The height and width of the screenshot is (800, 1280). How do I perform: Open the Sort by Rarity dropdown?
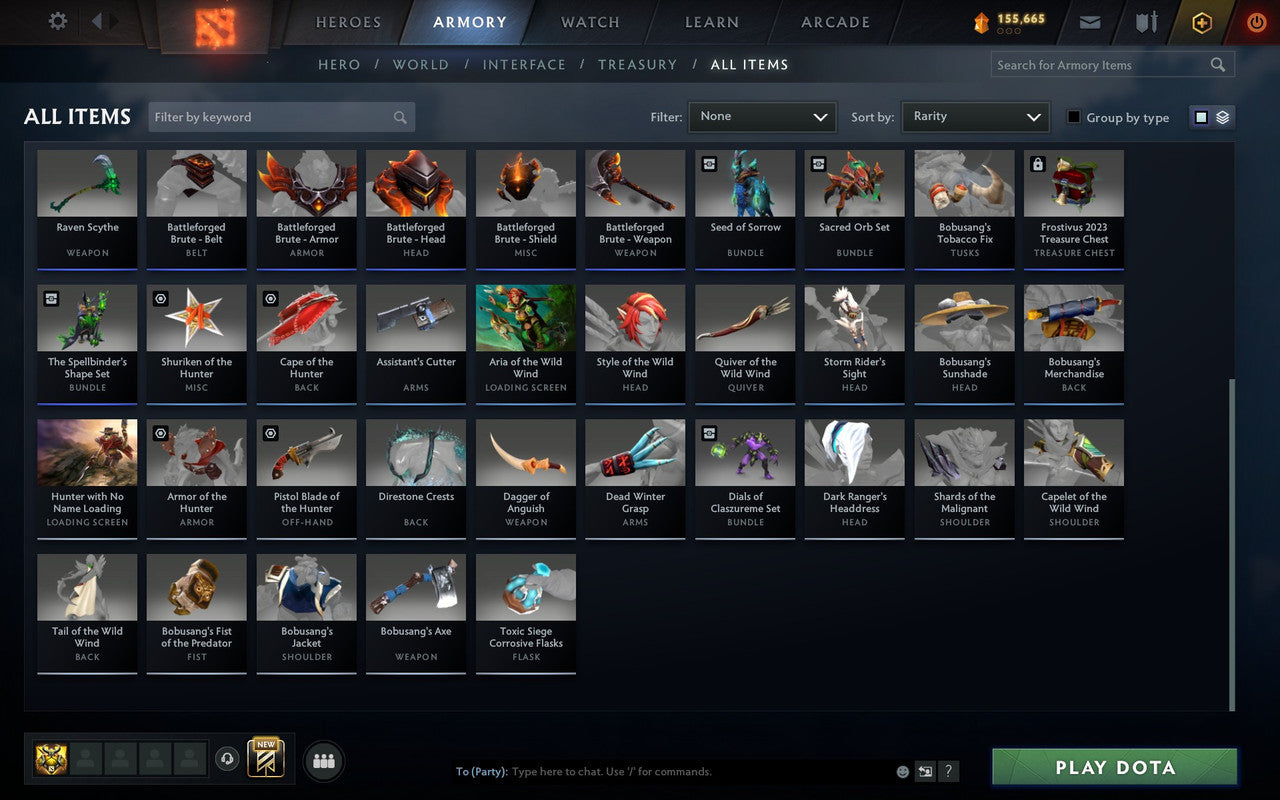[x=975, y=116]
